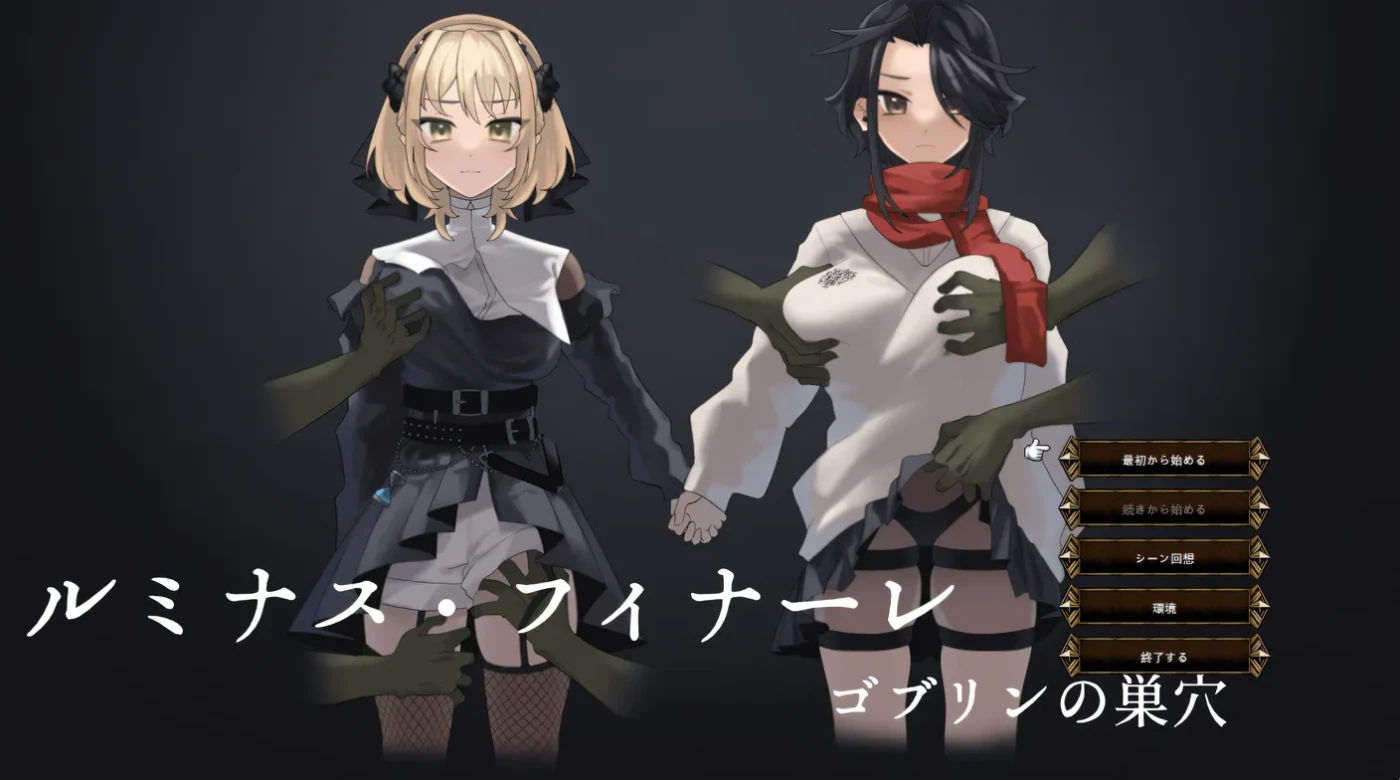
Task: Select the 終了する (Quit) button
Action: [1165, 655]
